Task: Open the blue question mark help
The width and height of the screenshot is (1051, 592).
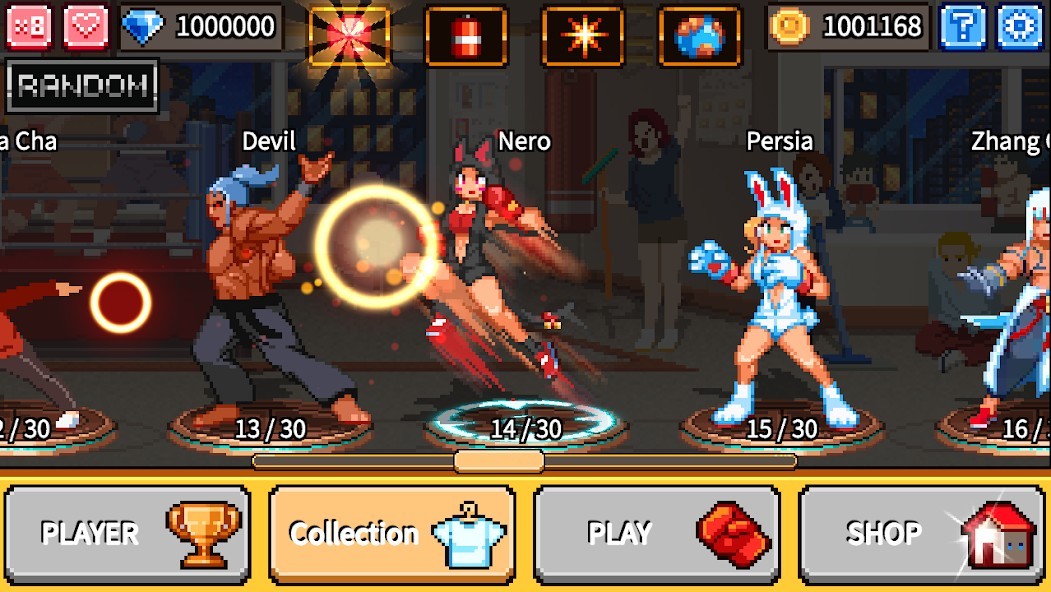Action: (x=962, y=27)
